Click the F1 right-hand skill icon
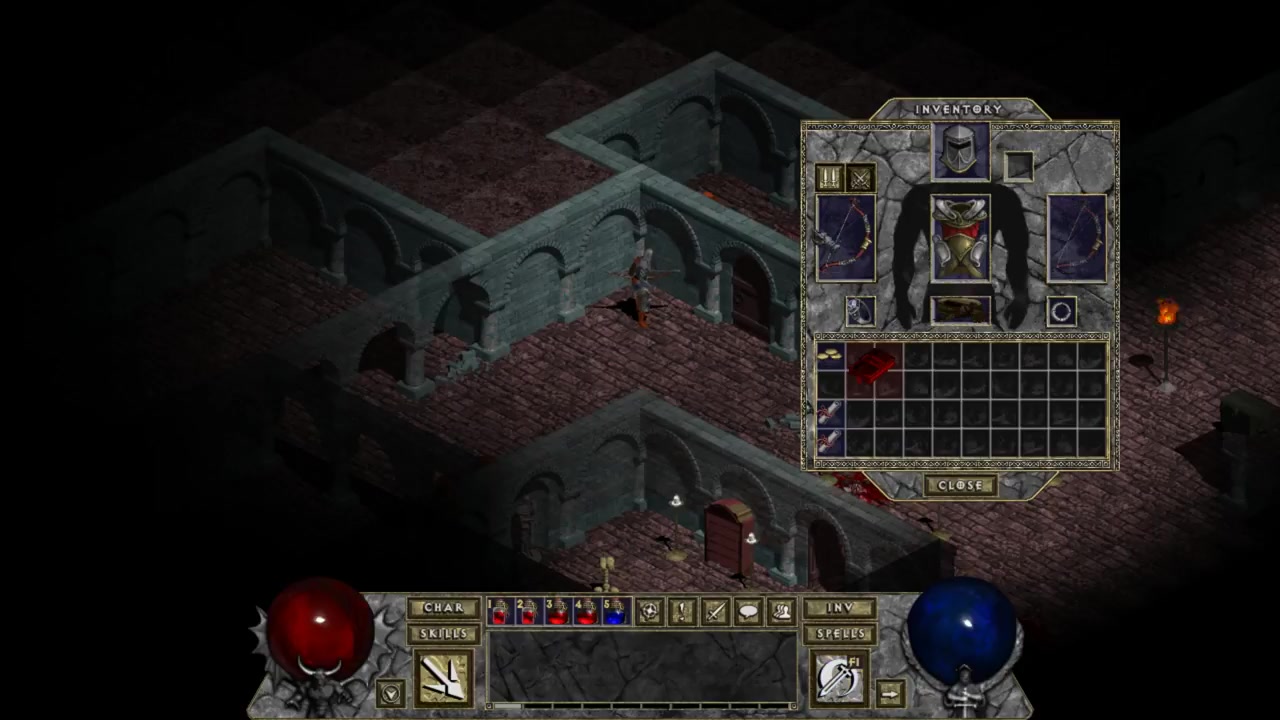The width and height of the screenshot is (1280, 720). [x=839, y=678]
